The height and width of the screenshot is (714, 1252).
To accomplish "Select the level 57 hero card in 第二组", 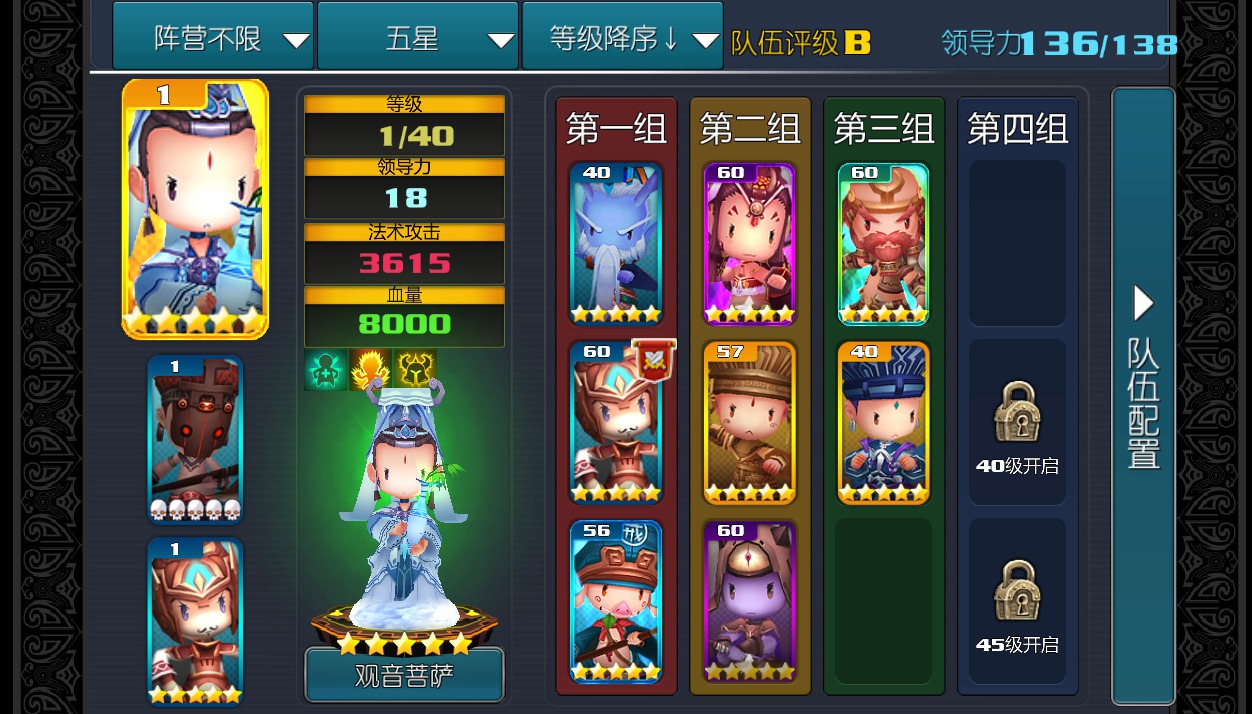I will click(750, 423).
